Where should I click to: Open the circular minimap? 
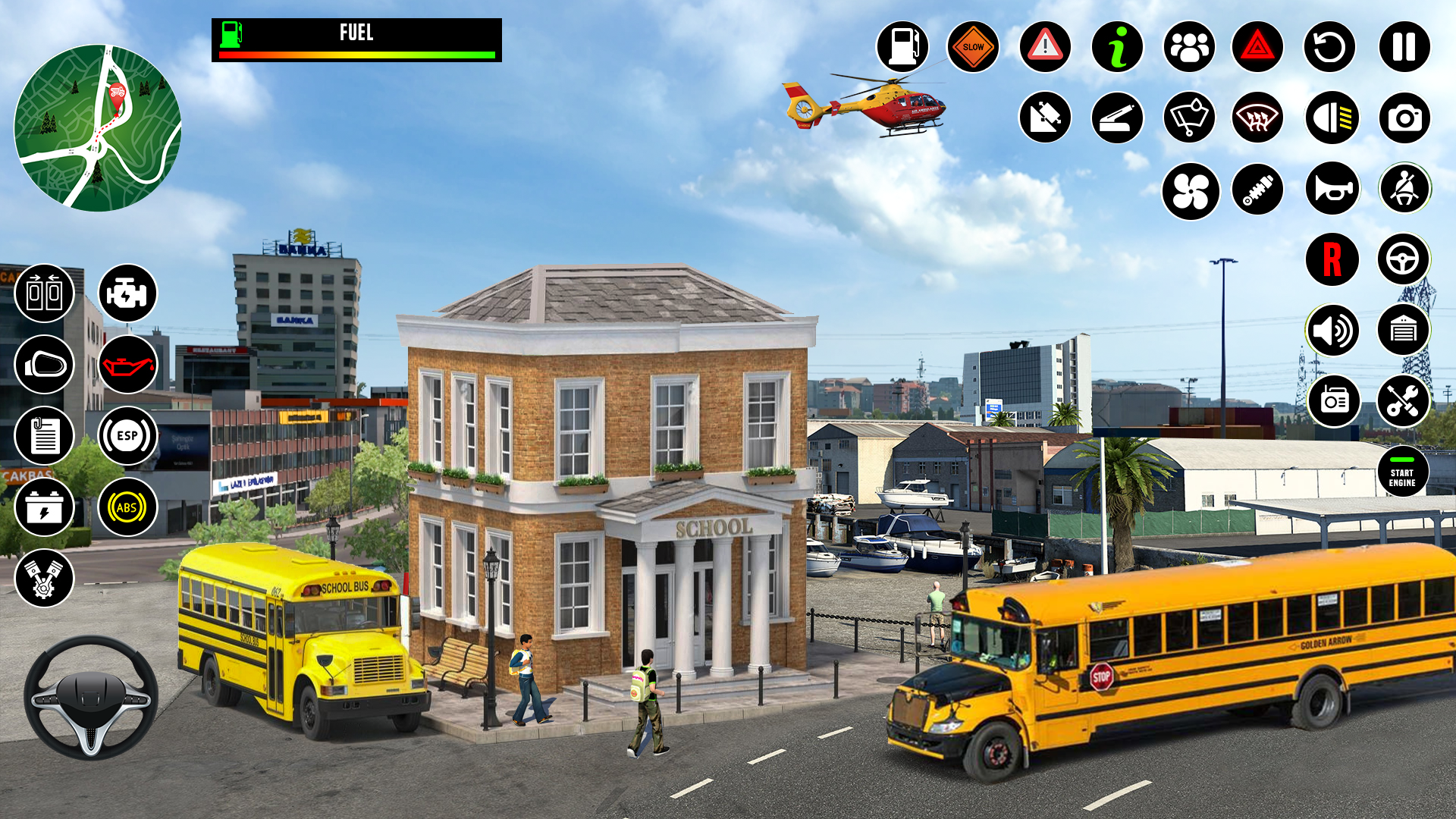[x=98, y=128]
